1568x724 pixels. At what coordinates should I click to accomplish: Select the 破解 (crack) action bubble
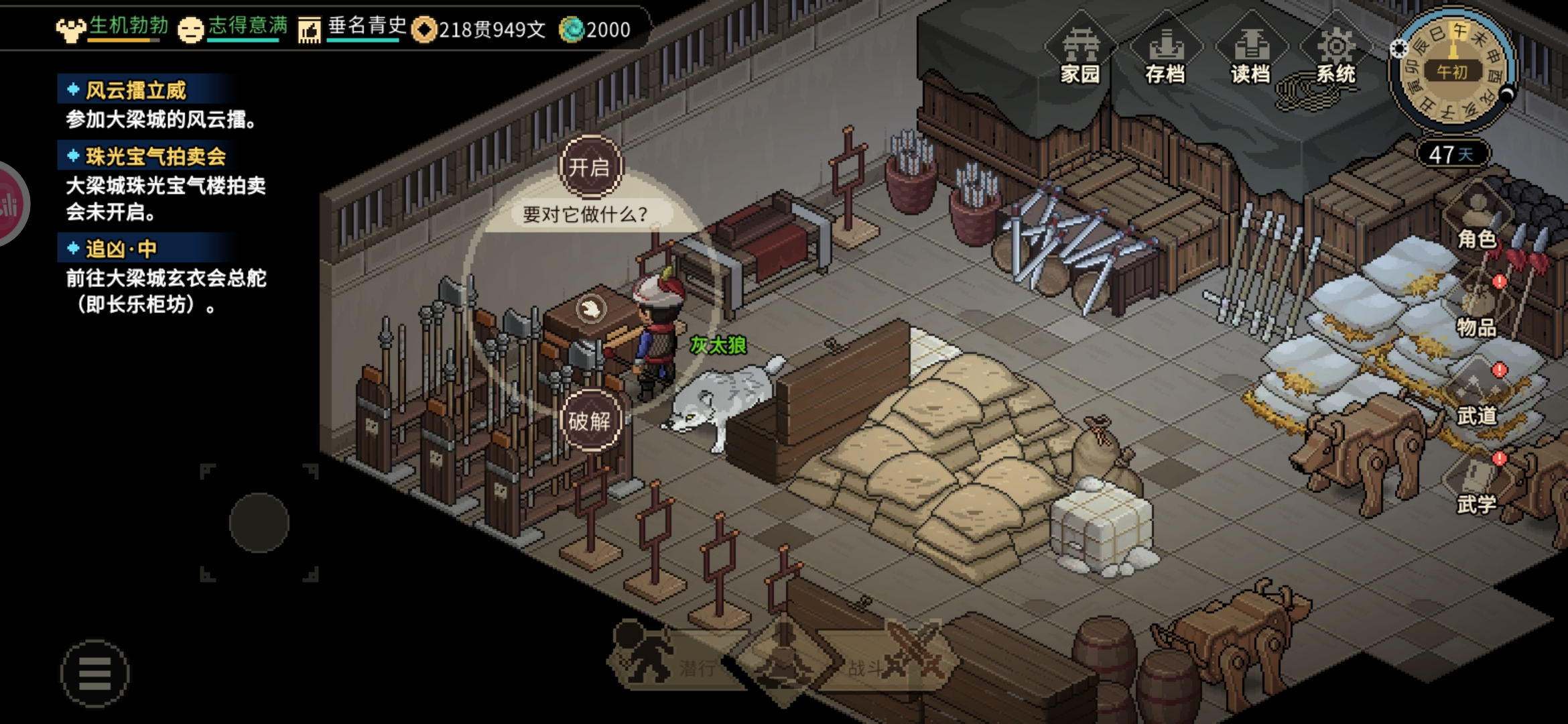click(x=590, y=421)
